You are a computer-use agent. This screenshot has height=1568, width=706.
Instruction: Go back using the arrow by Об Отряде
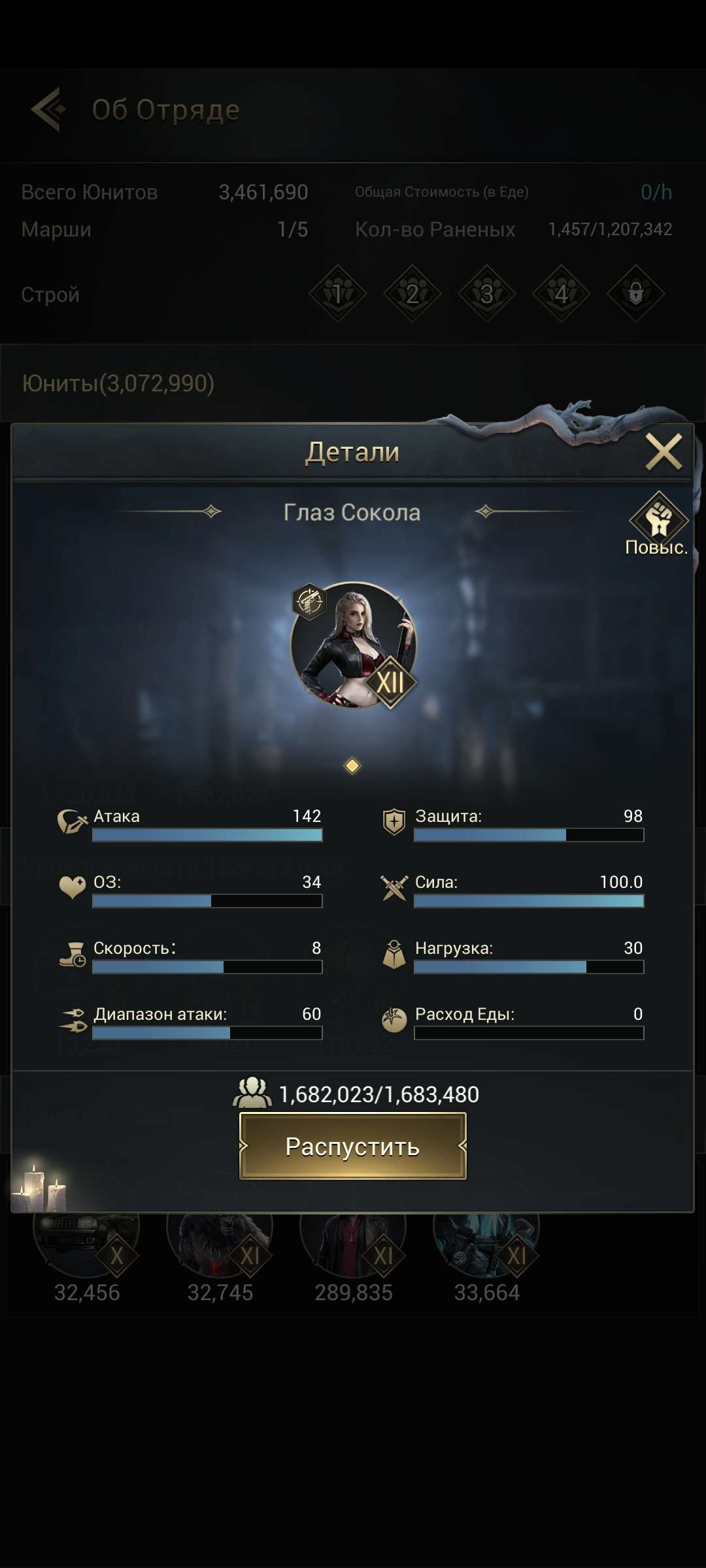(x=48, y=109)
